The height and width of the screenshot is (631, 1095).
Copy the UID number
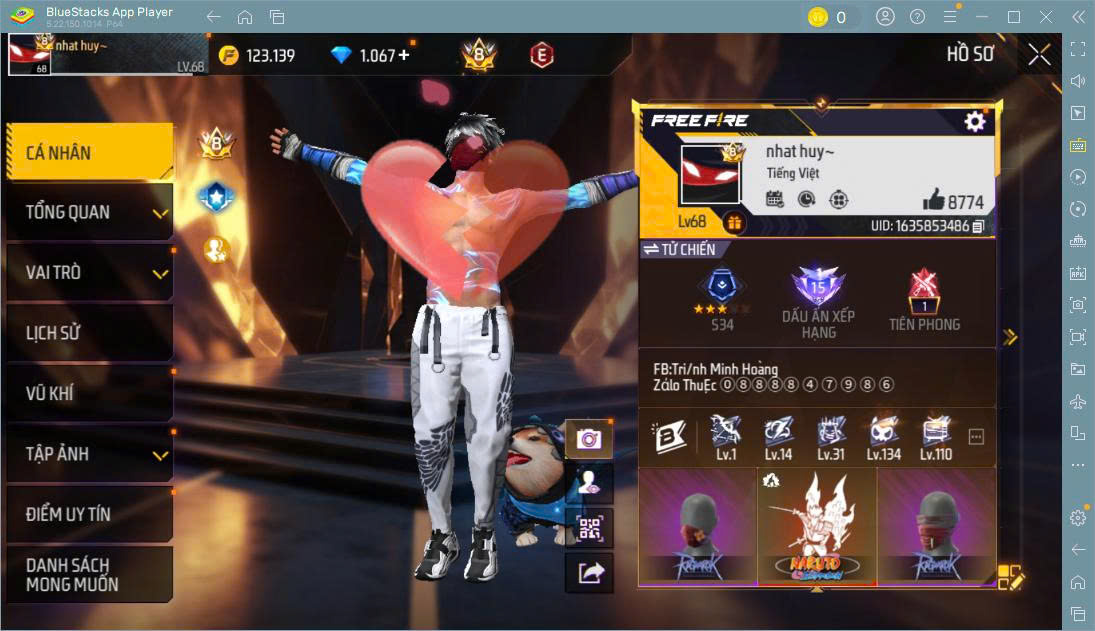point(978,227)
